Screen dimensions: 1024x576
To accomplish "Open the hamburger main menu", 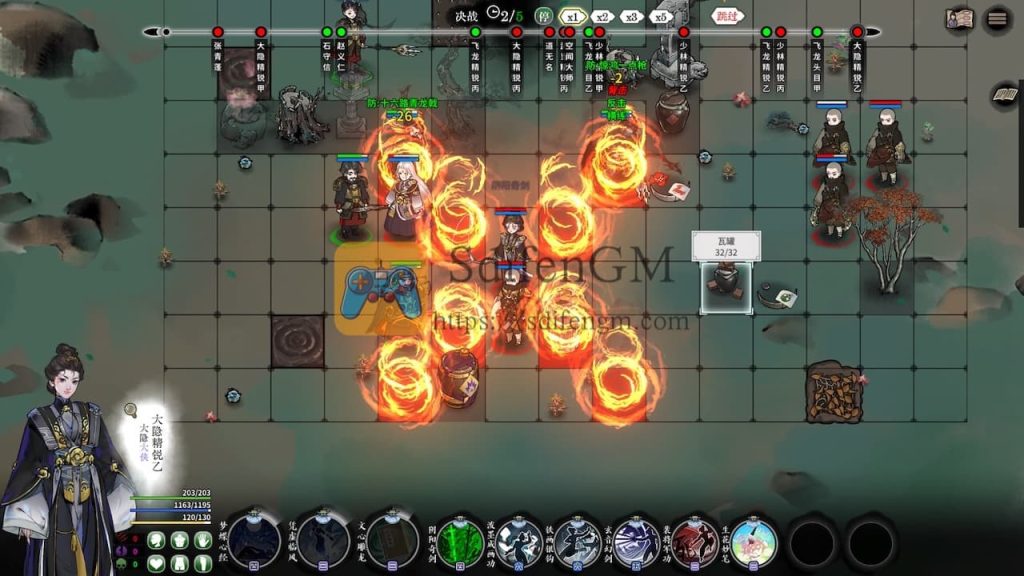I will tap(997, 18).
